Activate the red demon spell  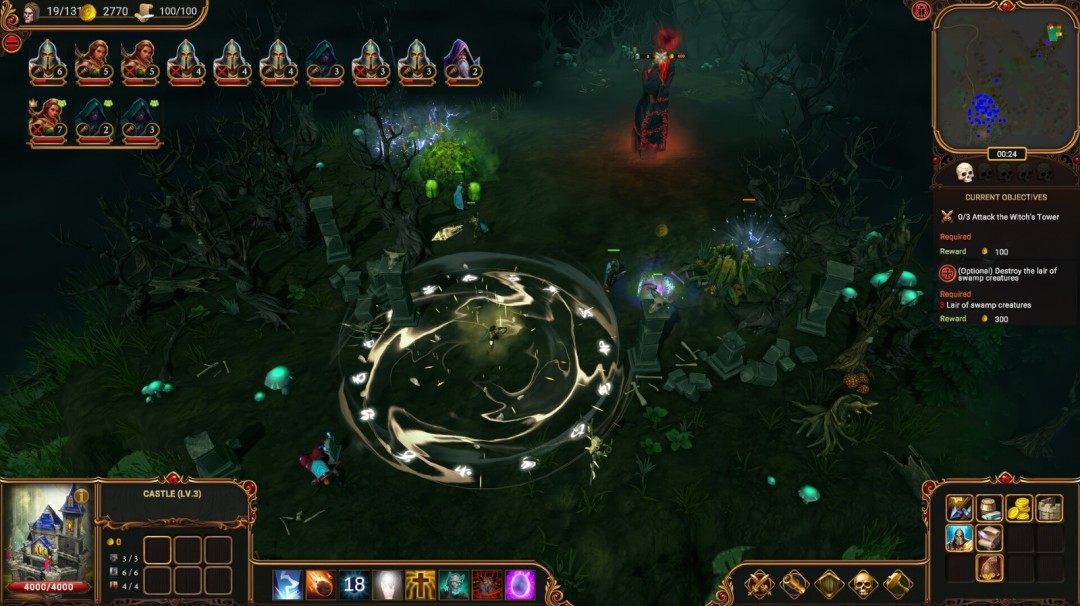pyautogui.click(x=486, y=585)
